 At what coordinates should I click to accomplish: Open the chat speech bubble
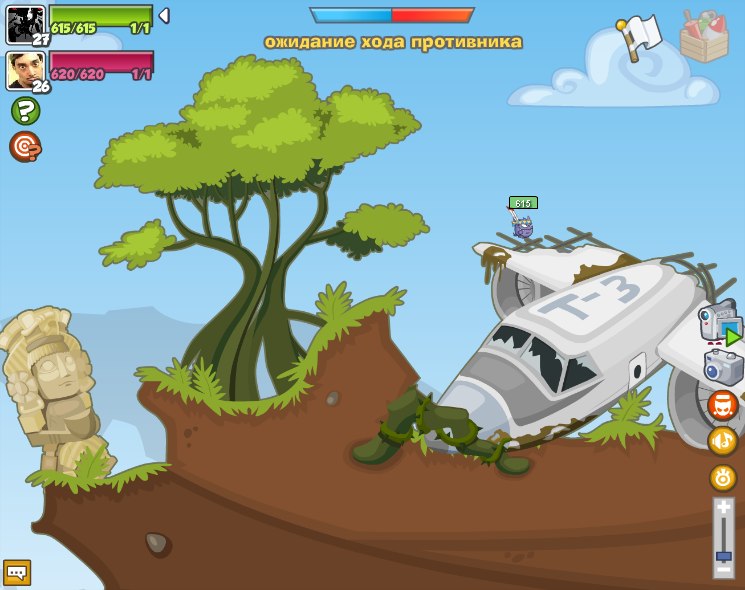coord(17,572)
